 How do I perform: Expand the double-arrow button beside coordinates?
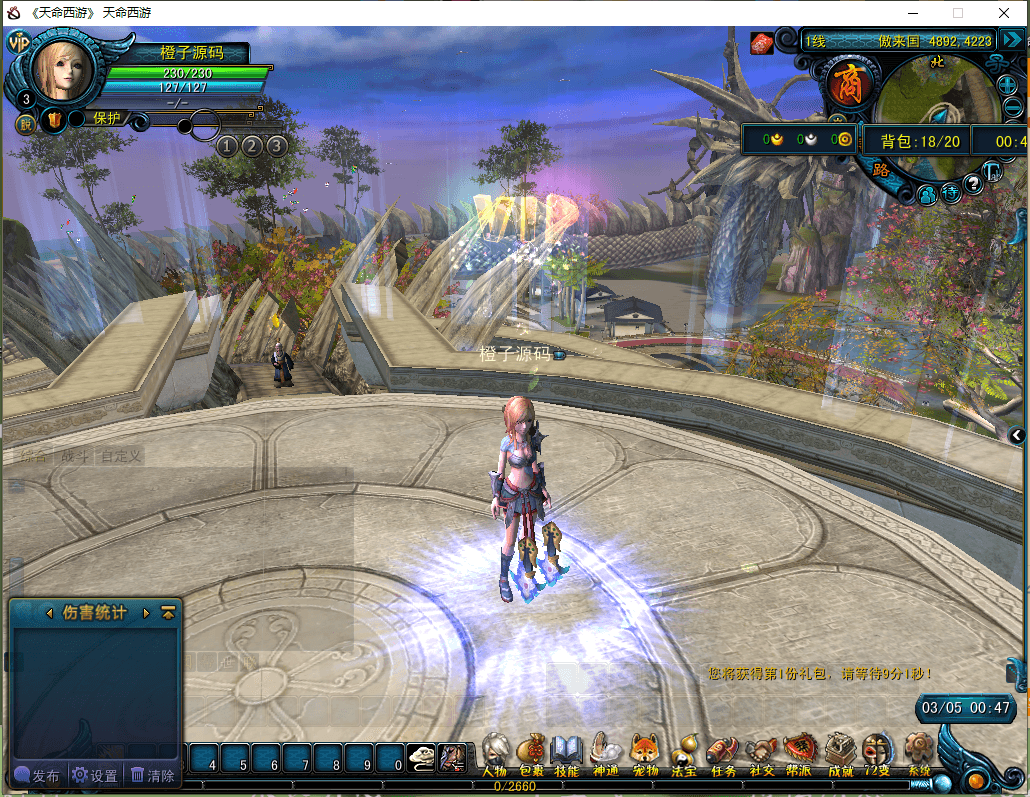pyautogui.click(x=1011, y=40)
